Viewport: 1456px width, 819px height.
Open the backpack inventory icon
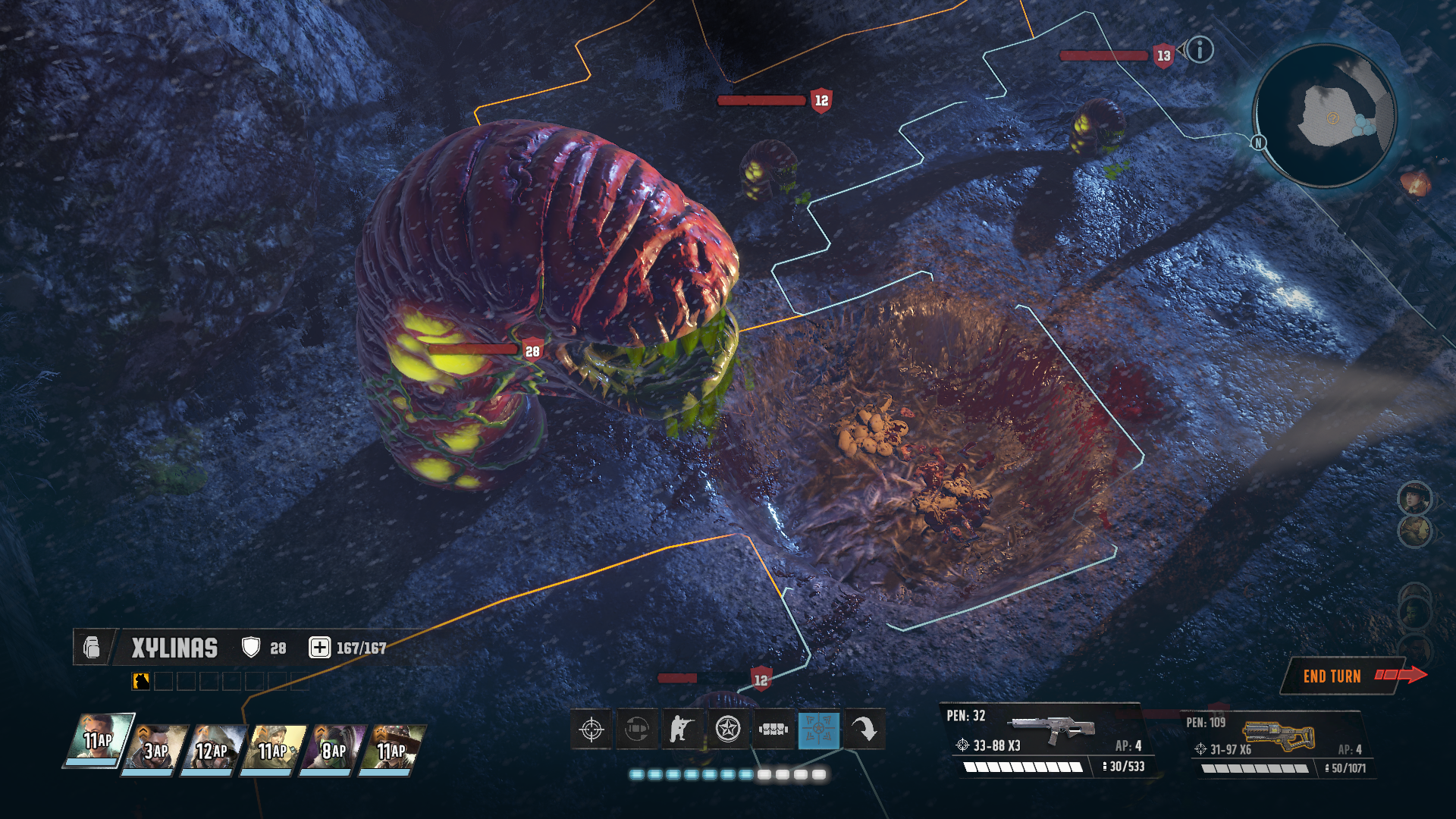(92, 648)
